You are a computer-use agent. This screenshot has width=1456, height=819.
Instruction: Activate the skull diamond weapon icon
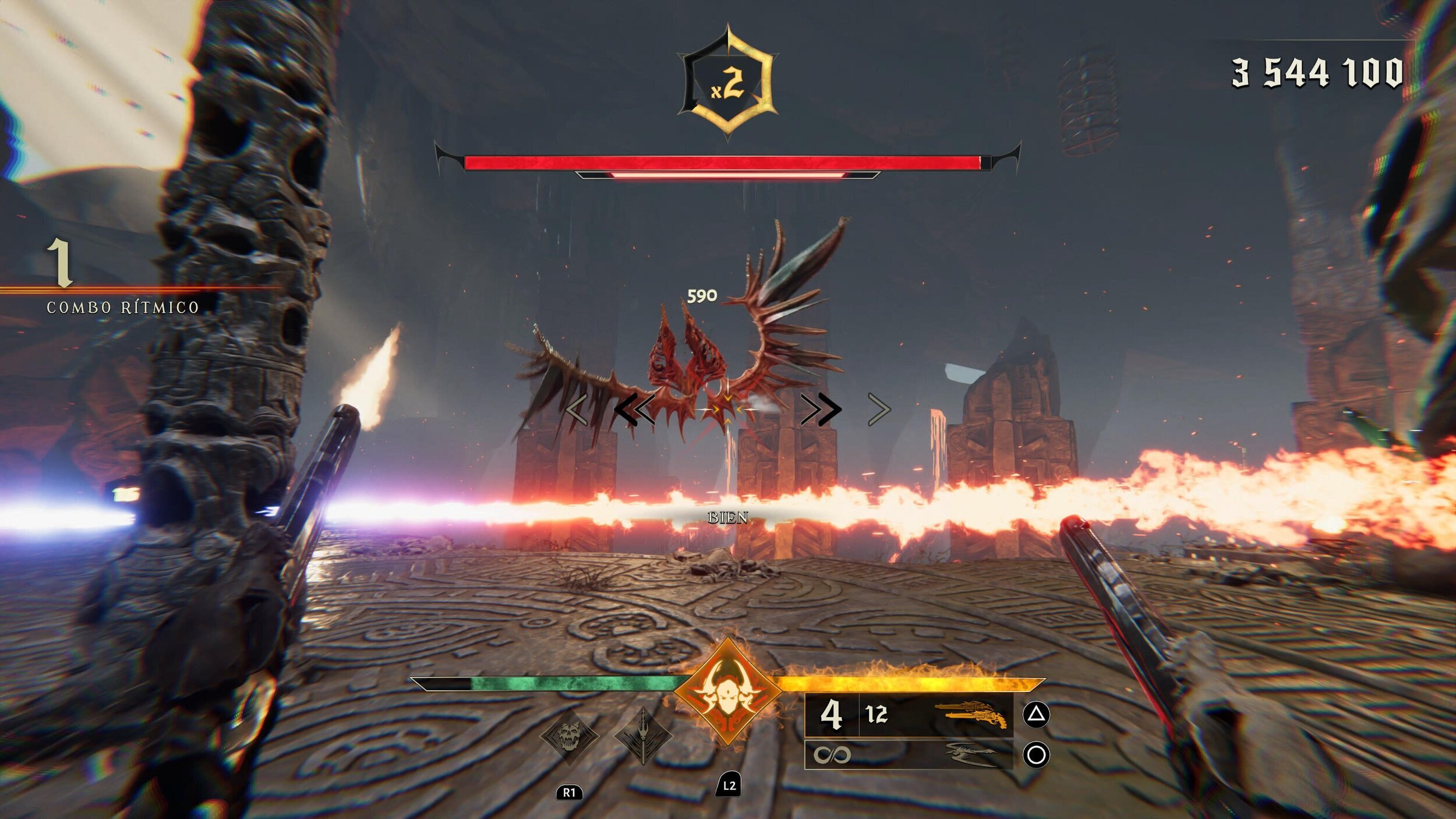tap(569, 737)
